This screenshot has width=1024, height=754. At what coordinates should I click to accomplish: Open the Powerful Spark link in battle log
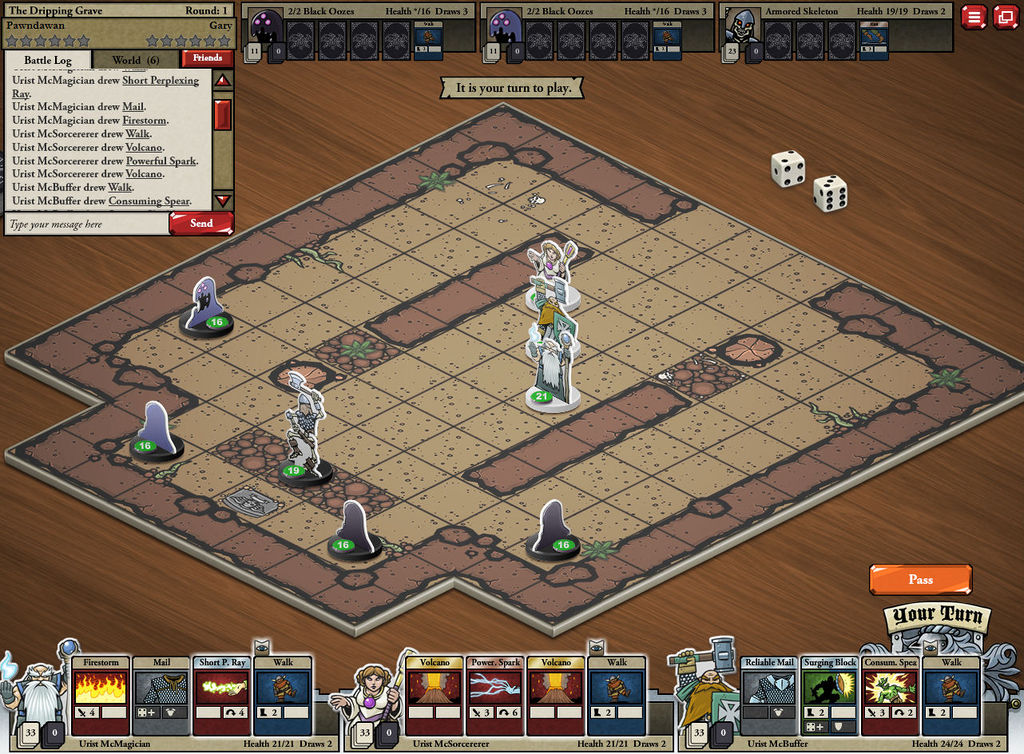[x=161, y=161]
